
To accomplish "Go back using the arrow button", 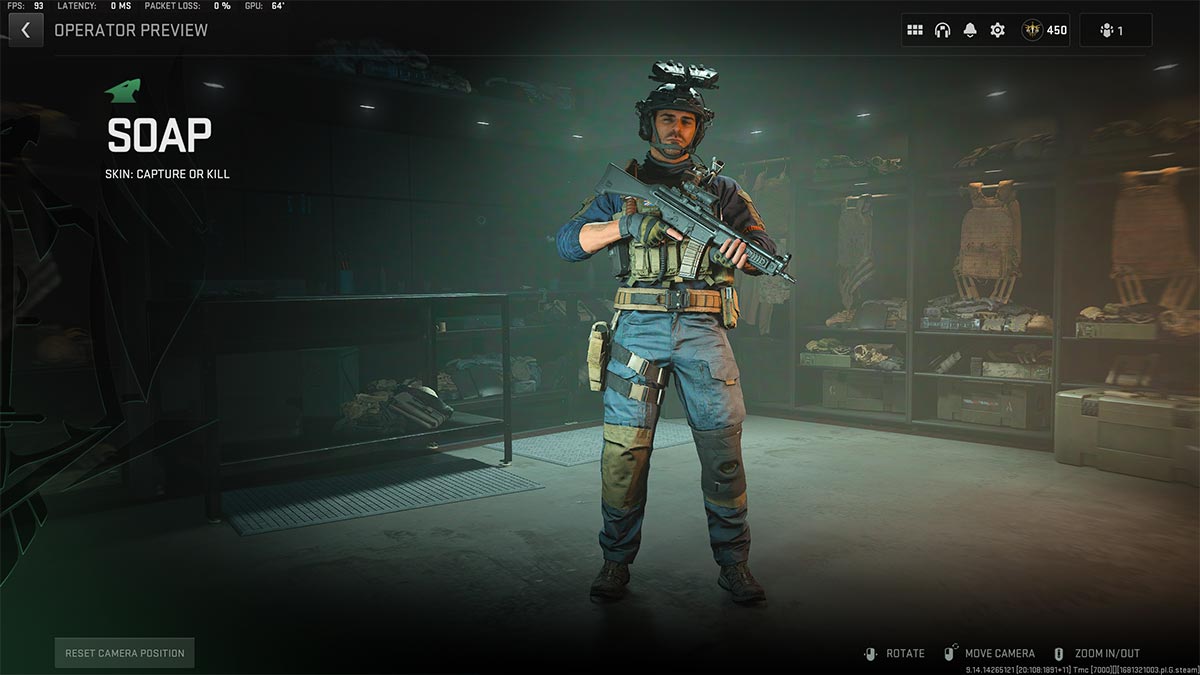I will click(25, 30).
